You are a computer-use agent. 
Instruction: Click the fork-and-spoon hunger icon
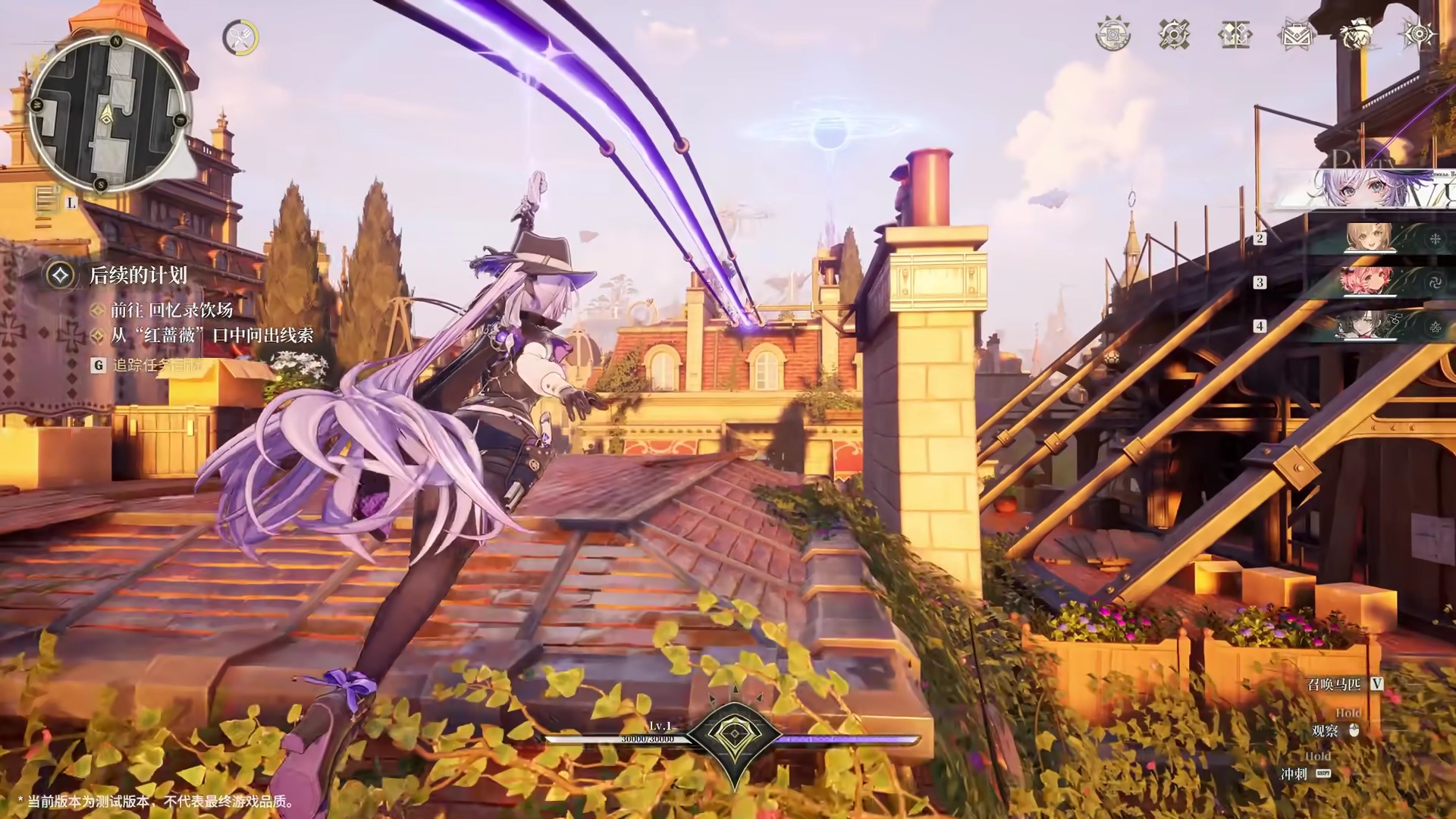click(240, 36)
